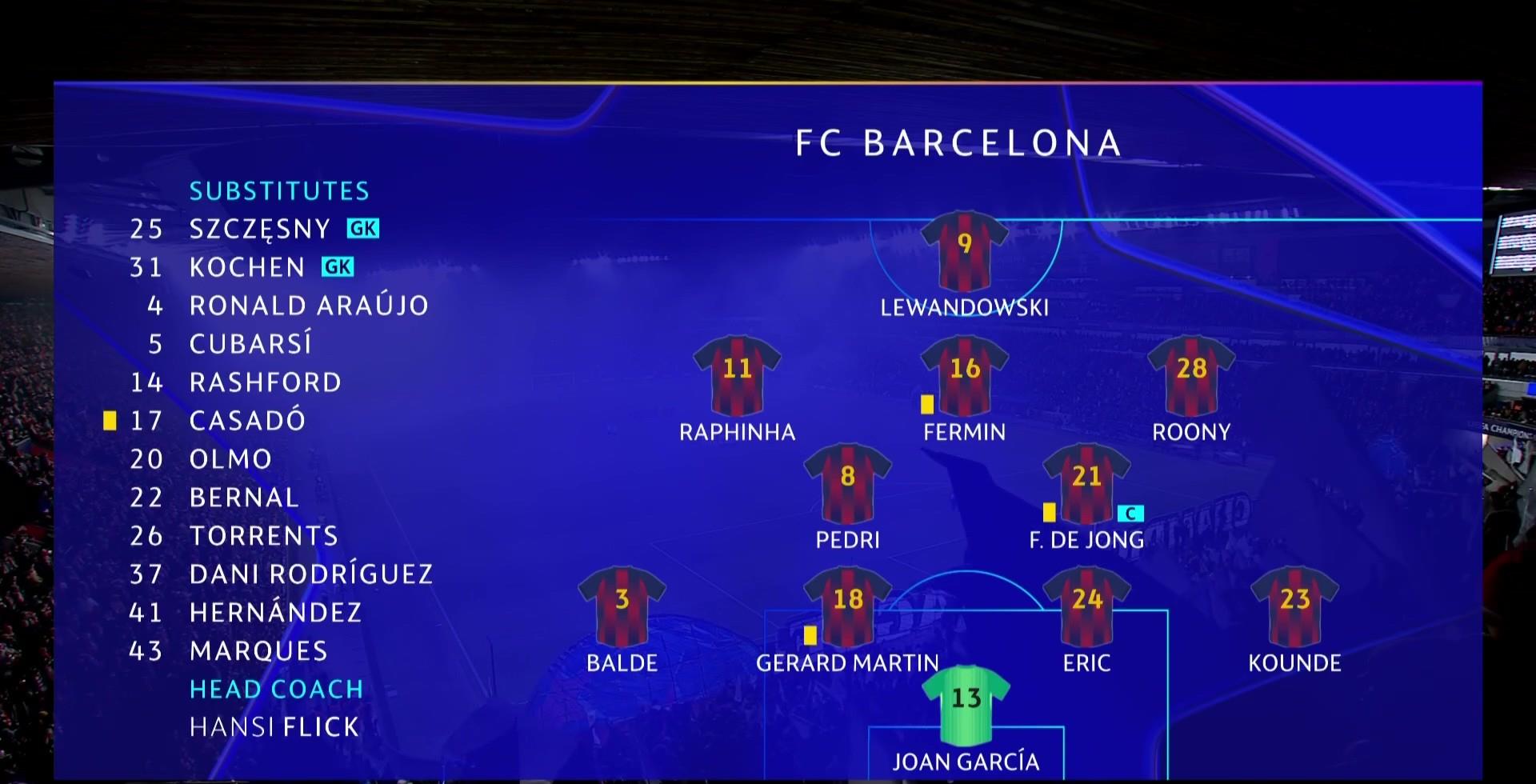Select Eric's number 24 shirt
Screen dimensions: 1536x784
pyautogui.click(x=1086, y=606)
